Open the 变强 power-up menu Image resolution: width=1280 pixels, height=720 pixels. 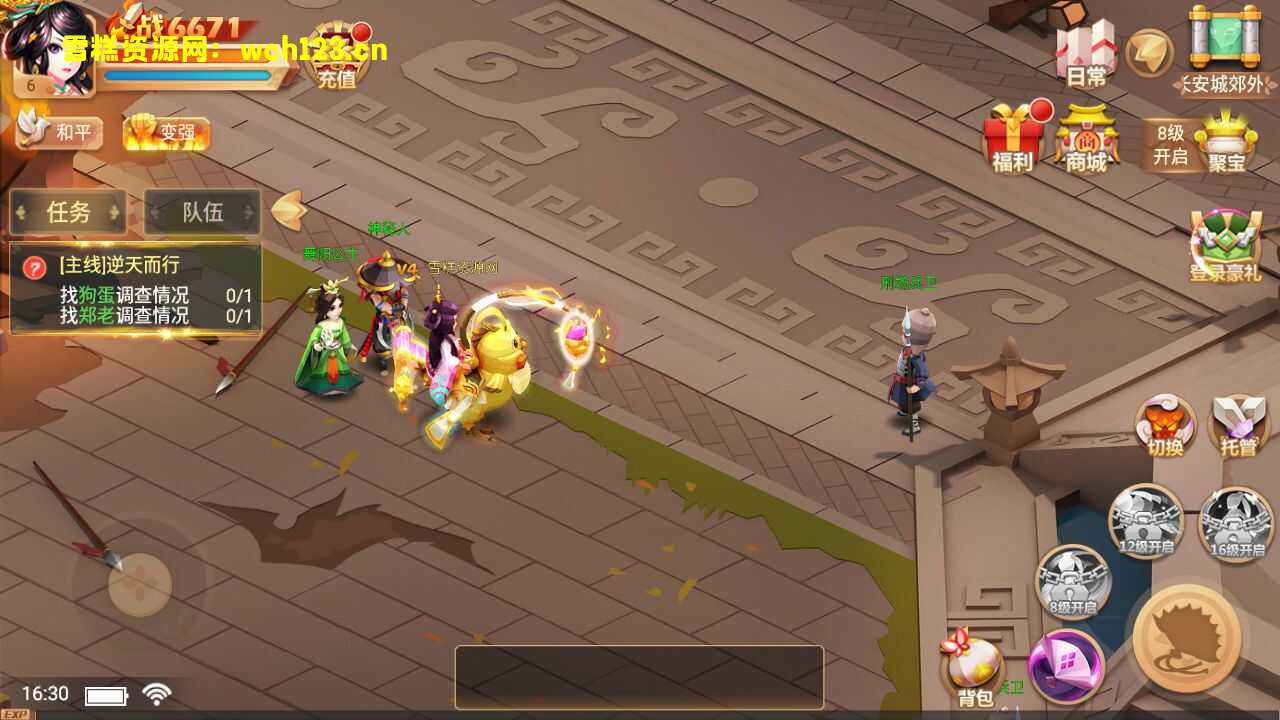click(166, 132)
